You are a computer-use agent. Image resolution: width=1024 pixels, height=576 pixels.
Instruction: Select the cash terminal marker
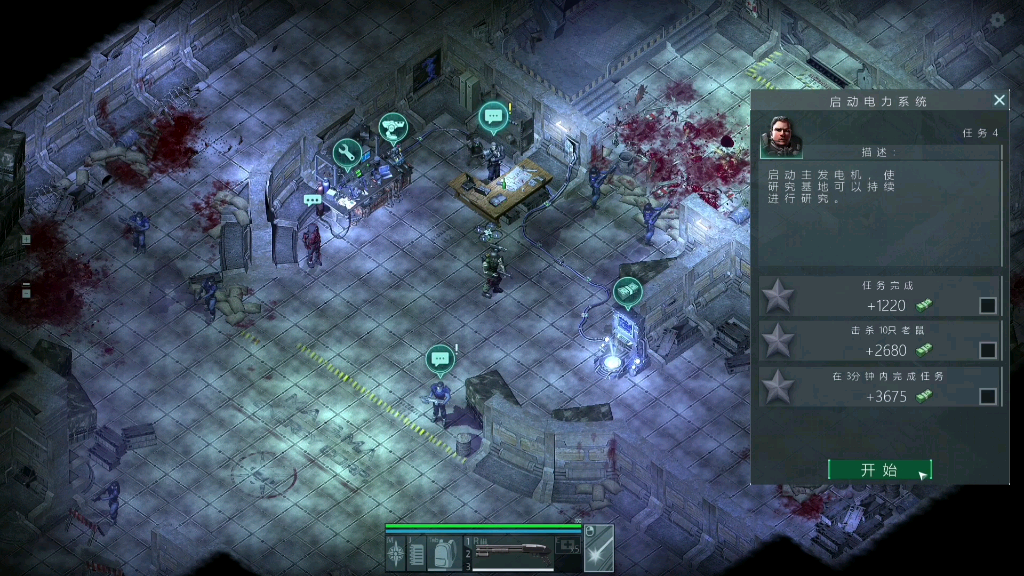[627, 291]
